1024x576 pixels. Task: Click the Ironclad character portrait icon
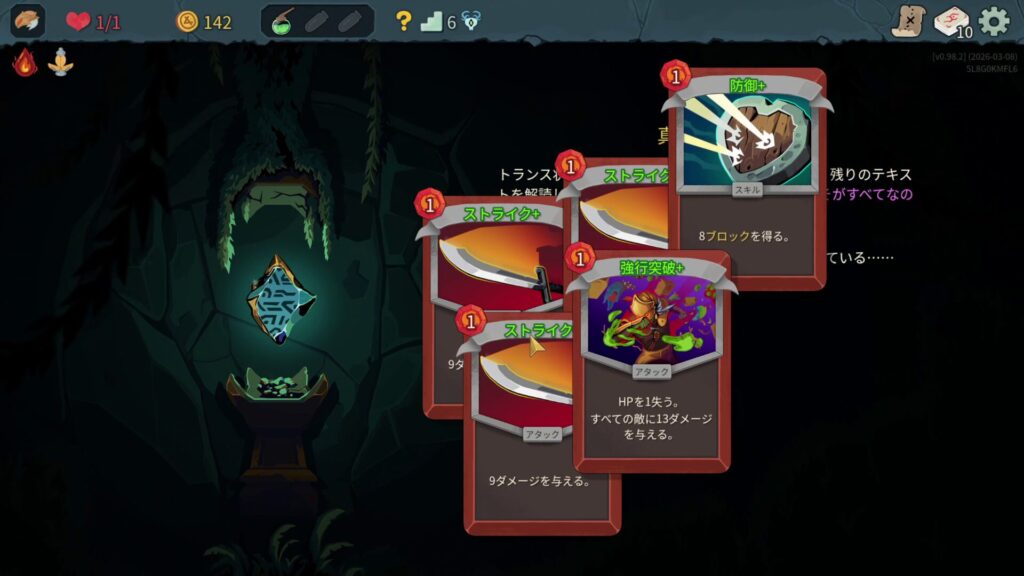(28, 21)
